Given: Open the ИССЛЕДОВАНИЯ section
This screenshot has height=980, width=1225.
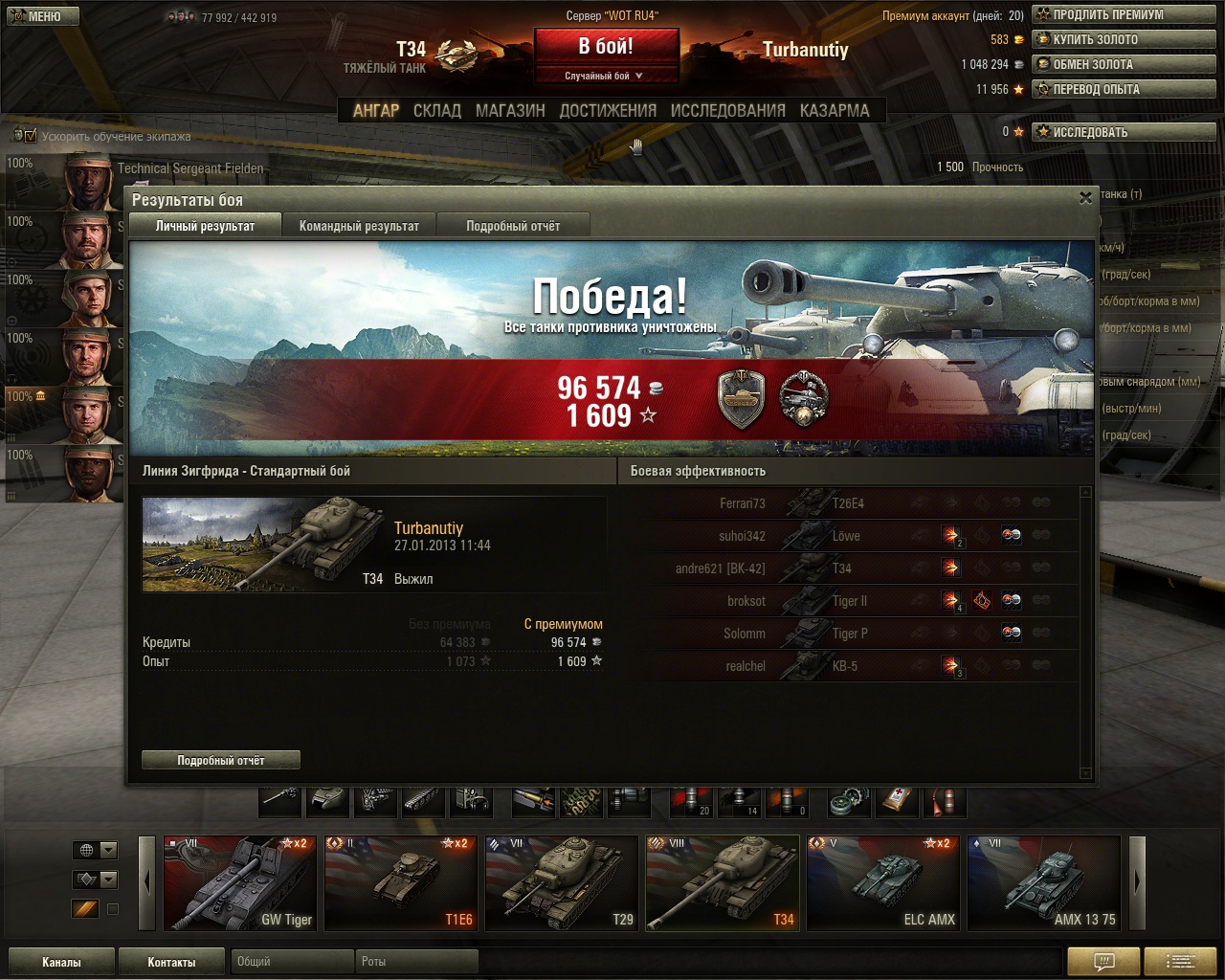Looking at the screenshot, I should click(x=727, y=111).
